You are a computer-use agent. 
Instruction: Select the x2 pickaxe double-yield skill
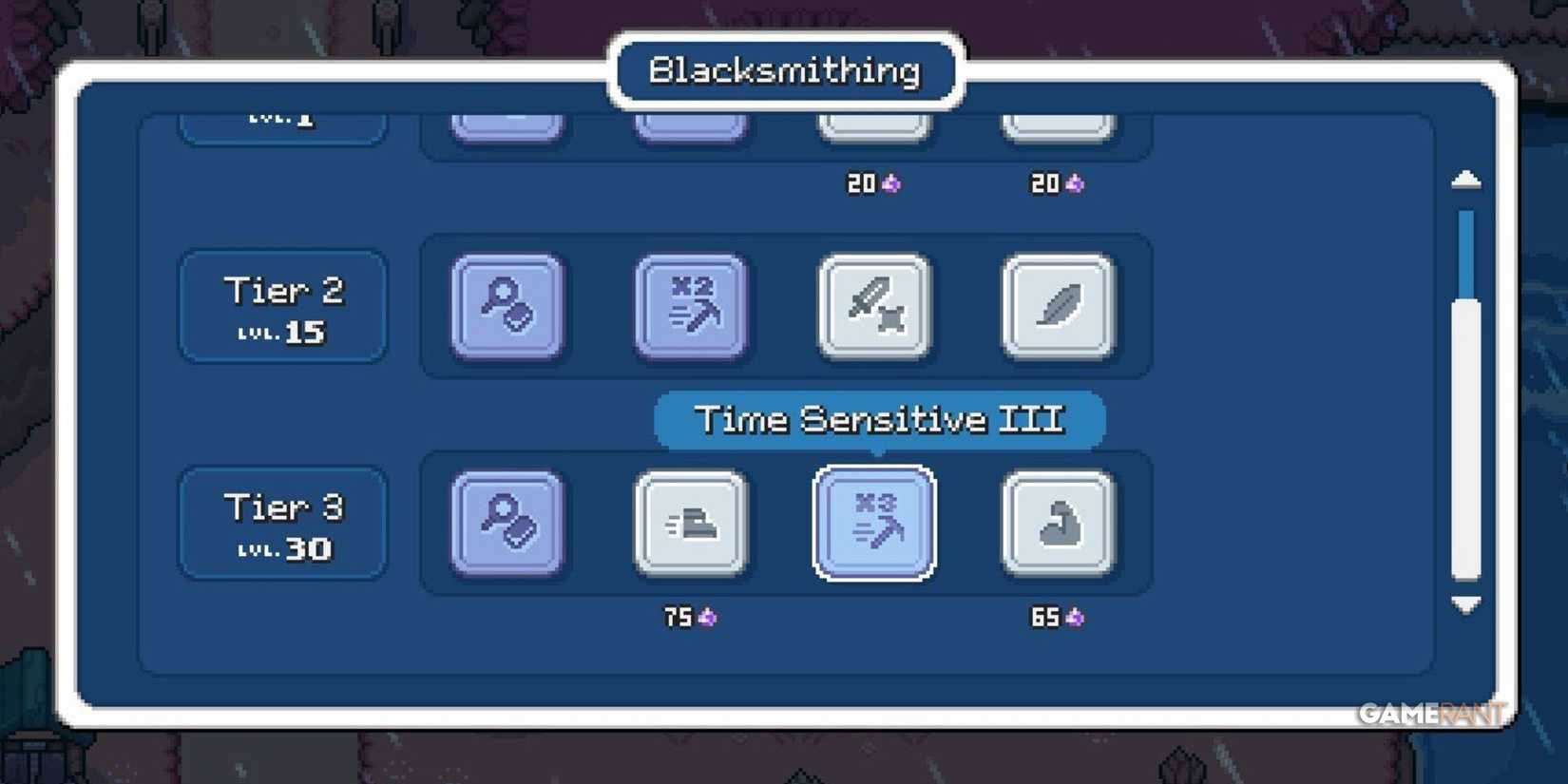(x=690, y=307)
